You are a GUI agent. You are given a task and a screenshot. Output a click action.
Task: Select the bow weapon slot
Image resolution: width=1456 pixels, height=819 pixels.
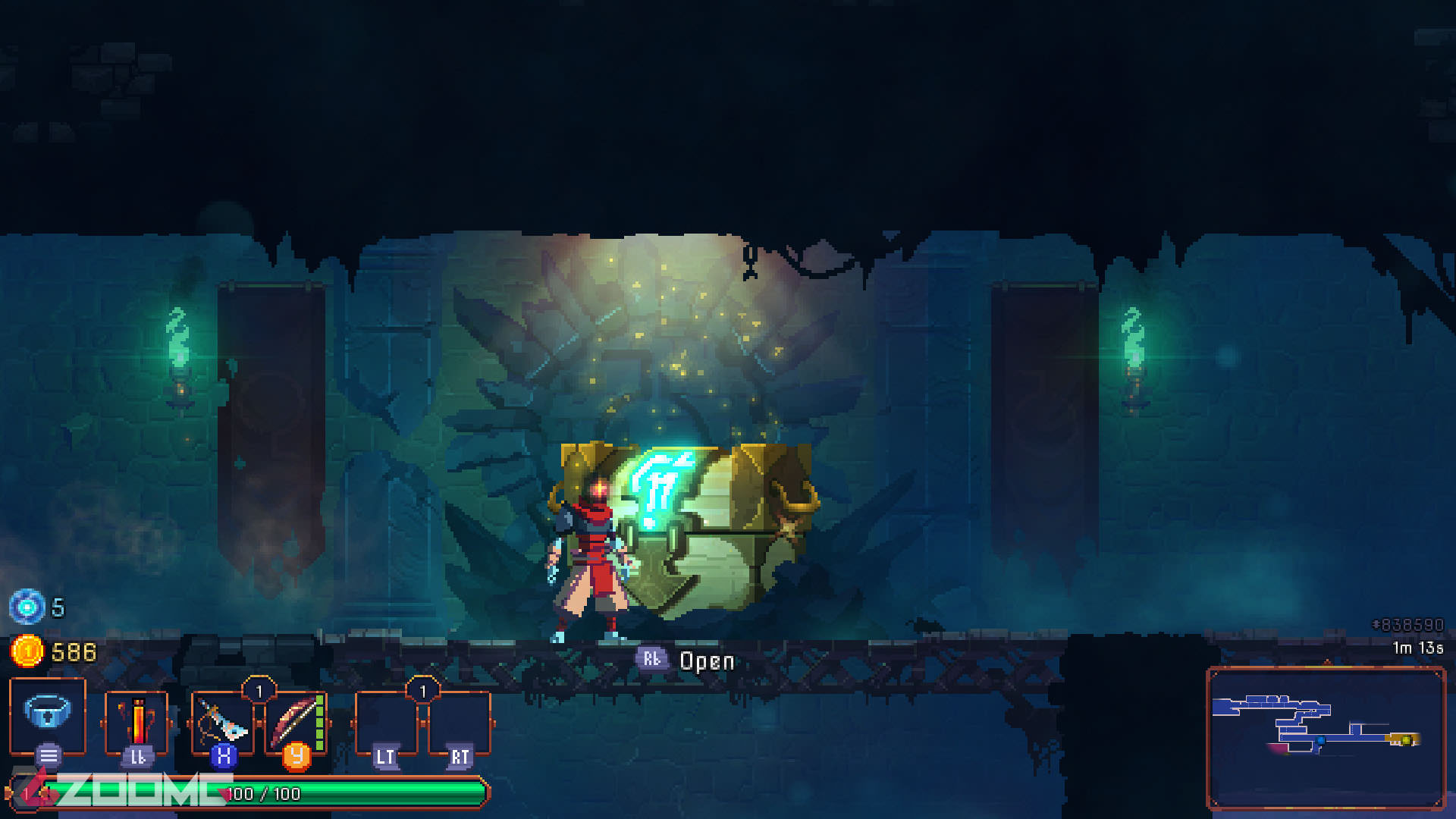click(294, 720)
